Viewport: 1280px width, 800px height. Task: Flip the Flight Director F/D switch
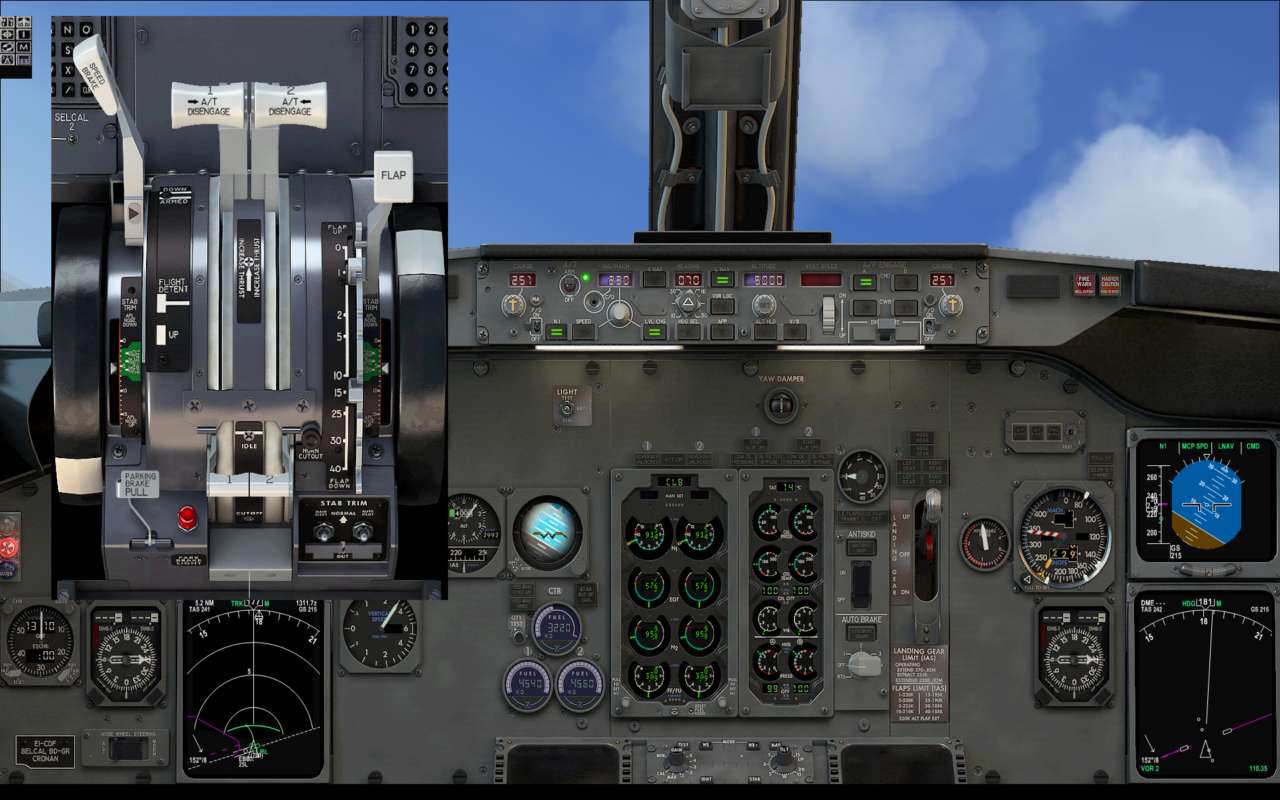click(534, 328)
